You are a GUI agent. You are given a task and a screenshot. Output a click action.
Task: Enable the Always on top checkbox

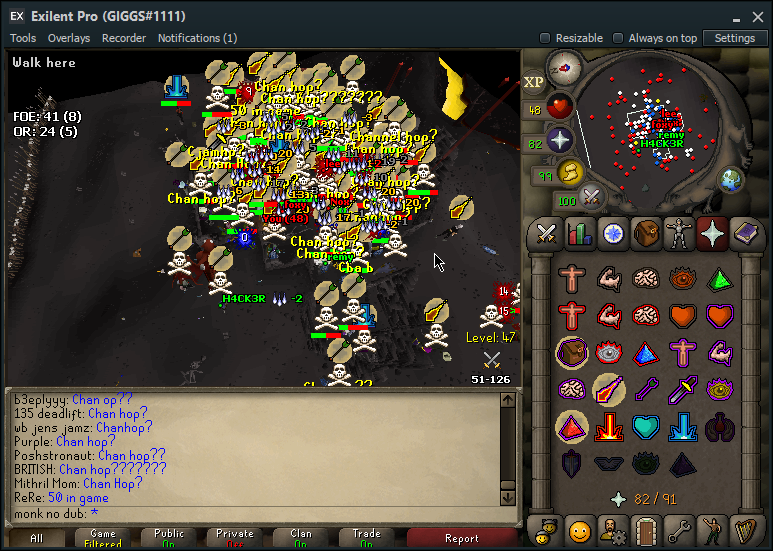pyautogui.click(x=618, y=38)
